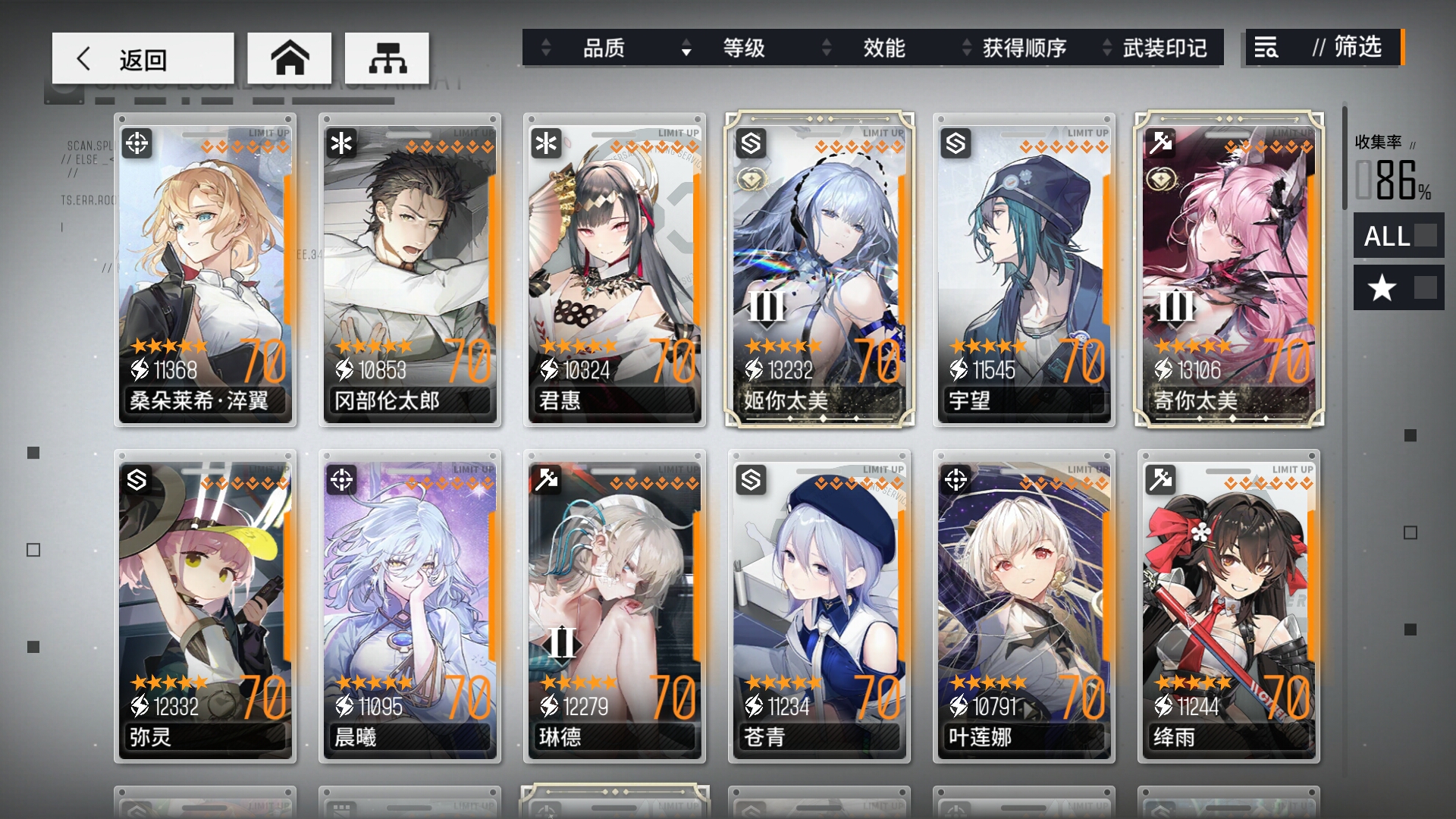Image resolution: width=1456 pixels, height=819 pixels.
Task: Open the 琳德 character card
Action: [x=614, y=607]
